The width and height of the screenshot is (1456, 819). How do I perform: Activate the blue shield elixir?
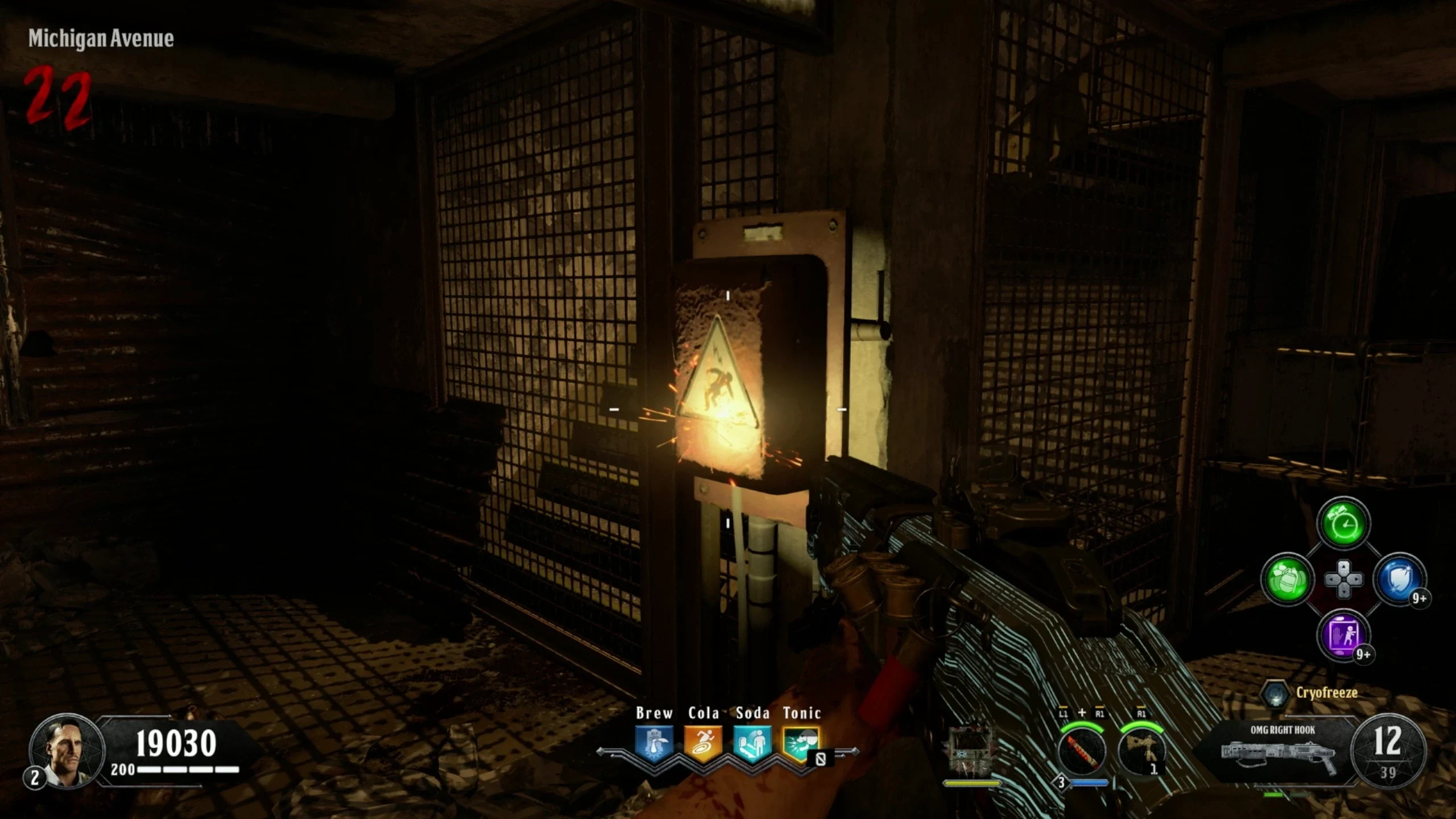click(x=1399, y=580)
